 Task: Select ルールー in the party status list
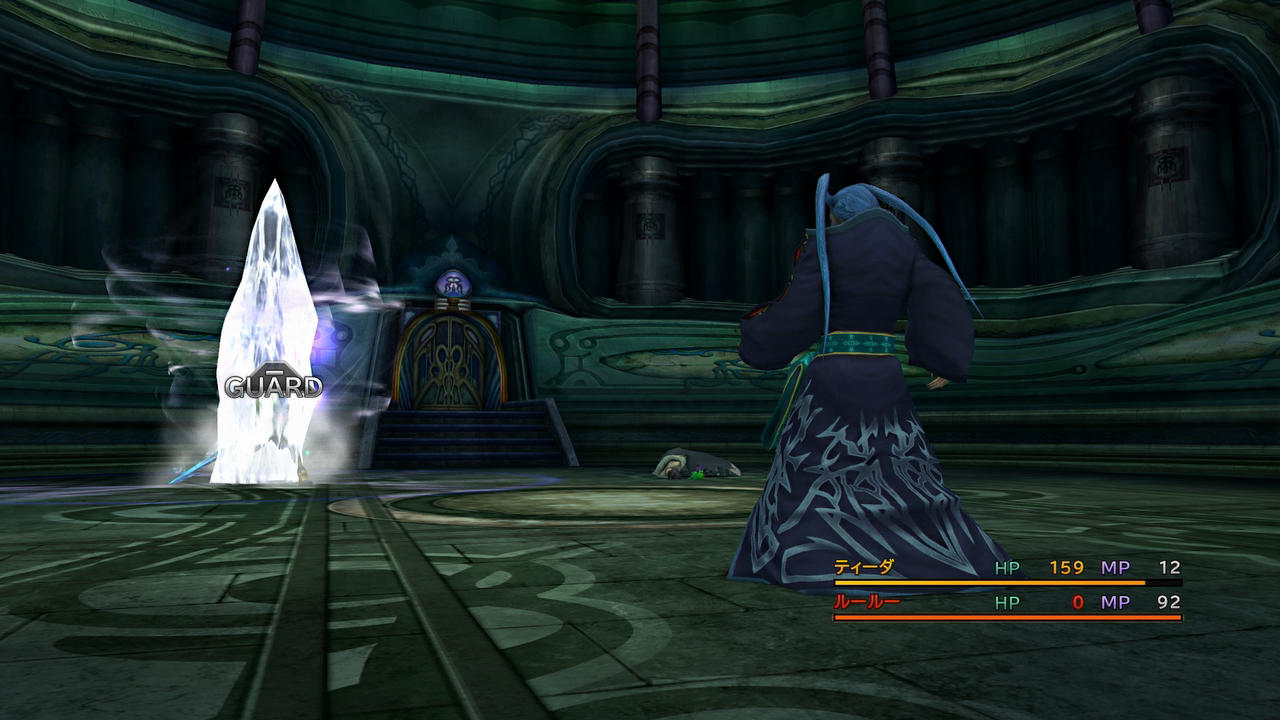coord(867,602)
